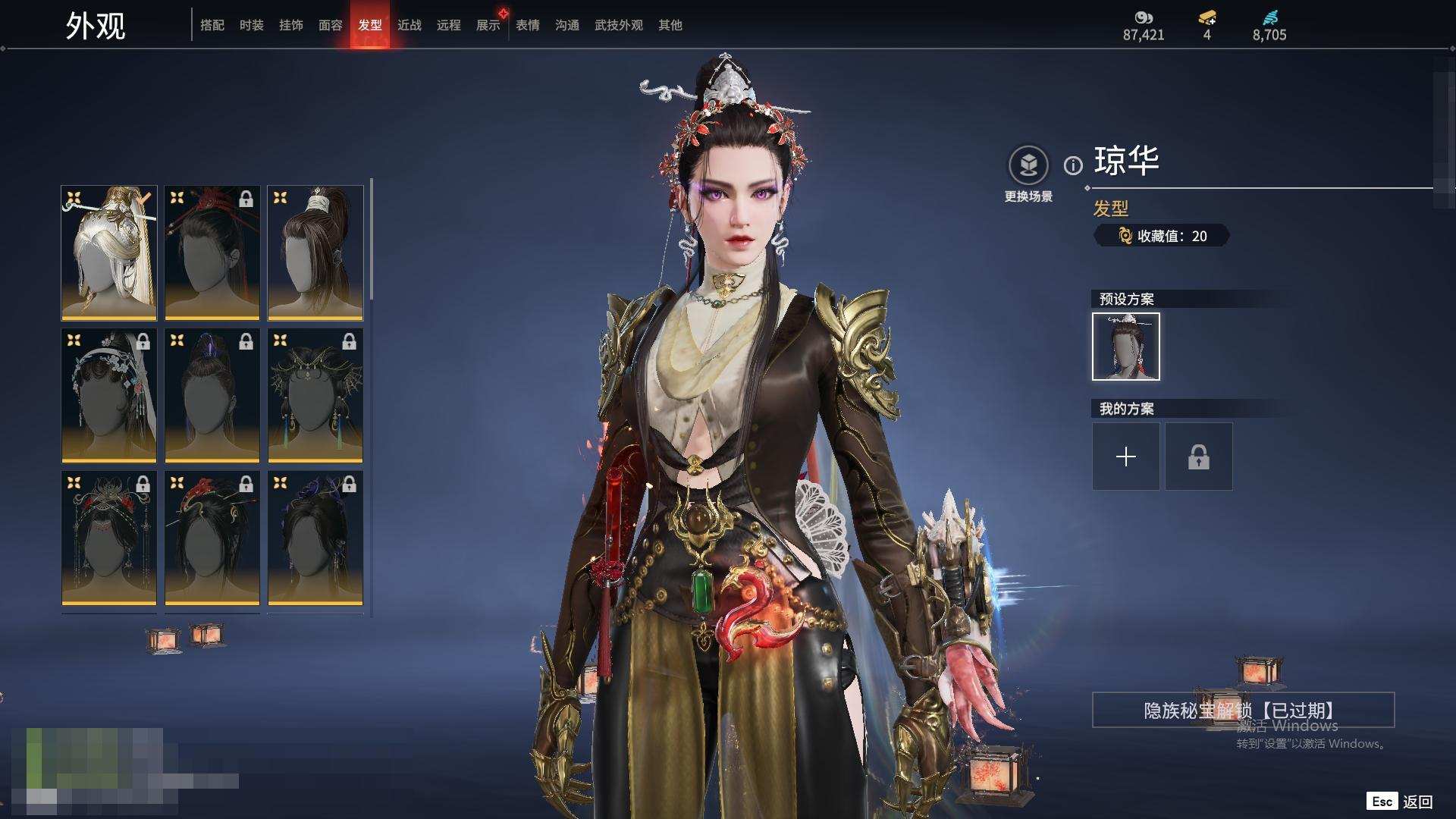Switch to the 其他 tab
The height and width of the screenshot is (819, 1456).
click(670, 25)
